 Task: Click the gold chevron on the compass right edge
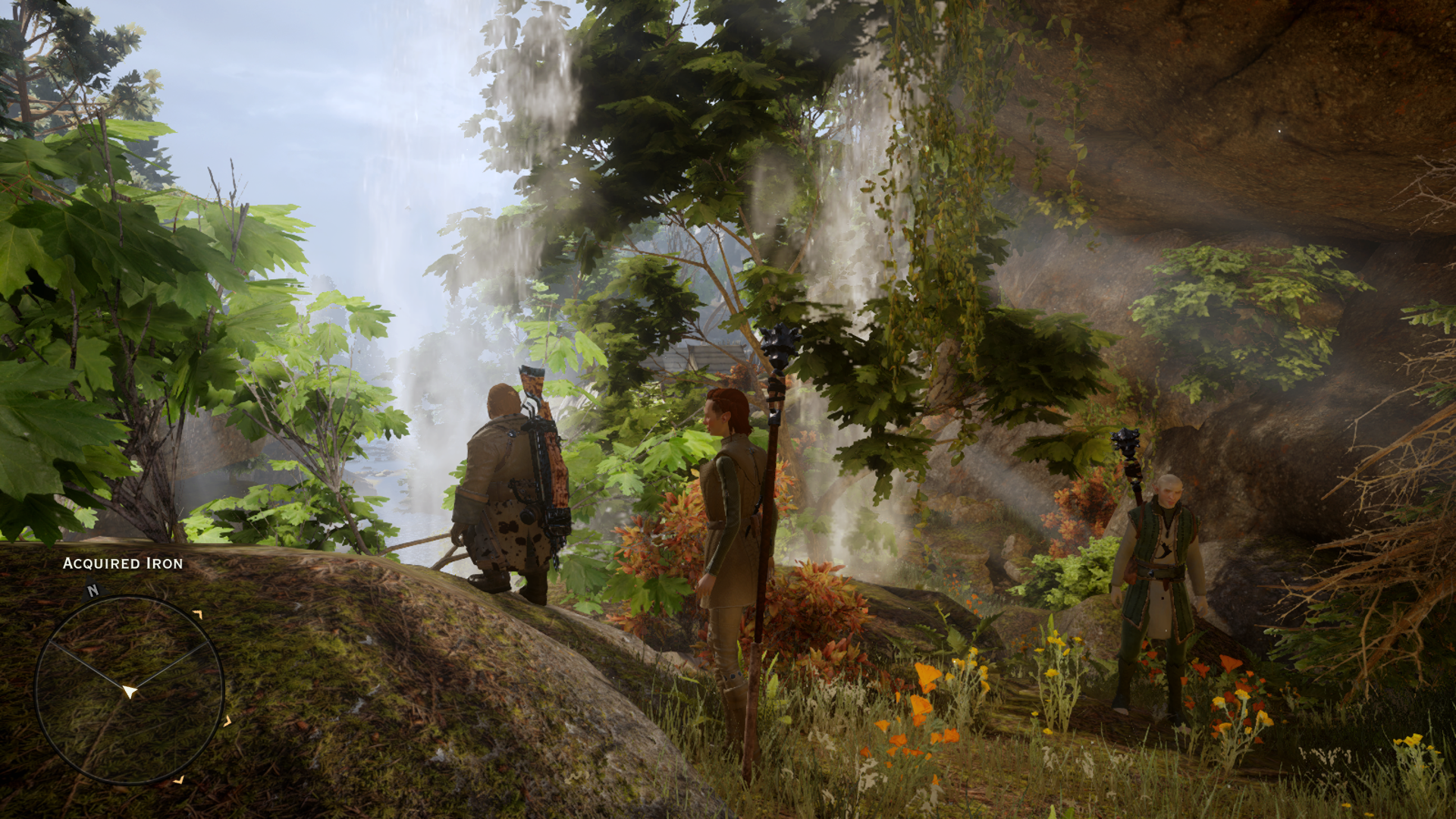[227, 722]
